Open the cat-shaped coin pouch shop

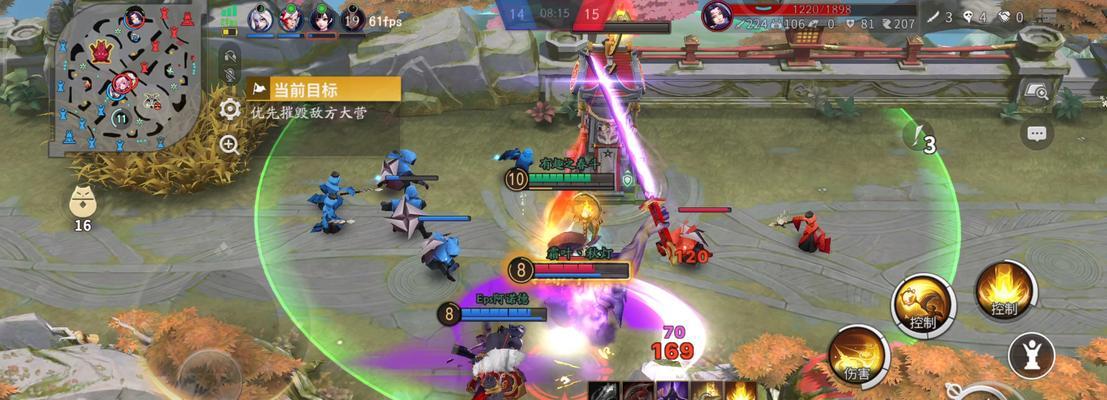pyautogui.click(x=83, y=203)
